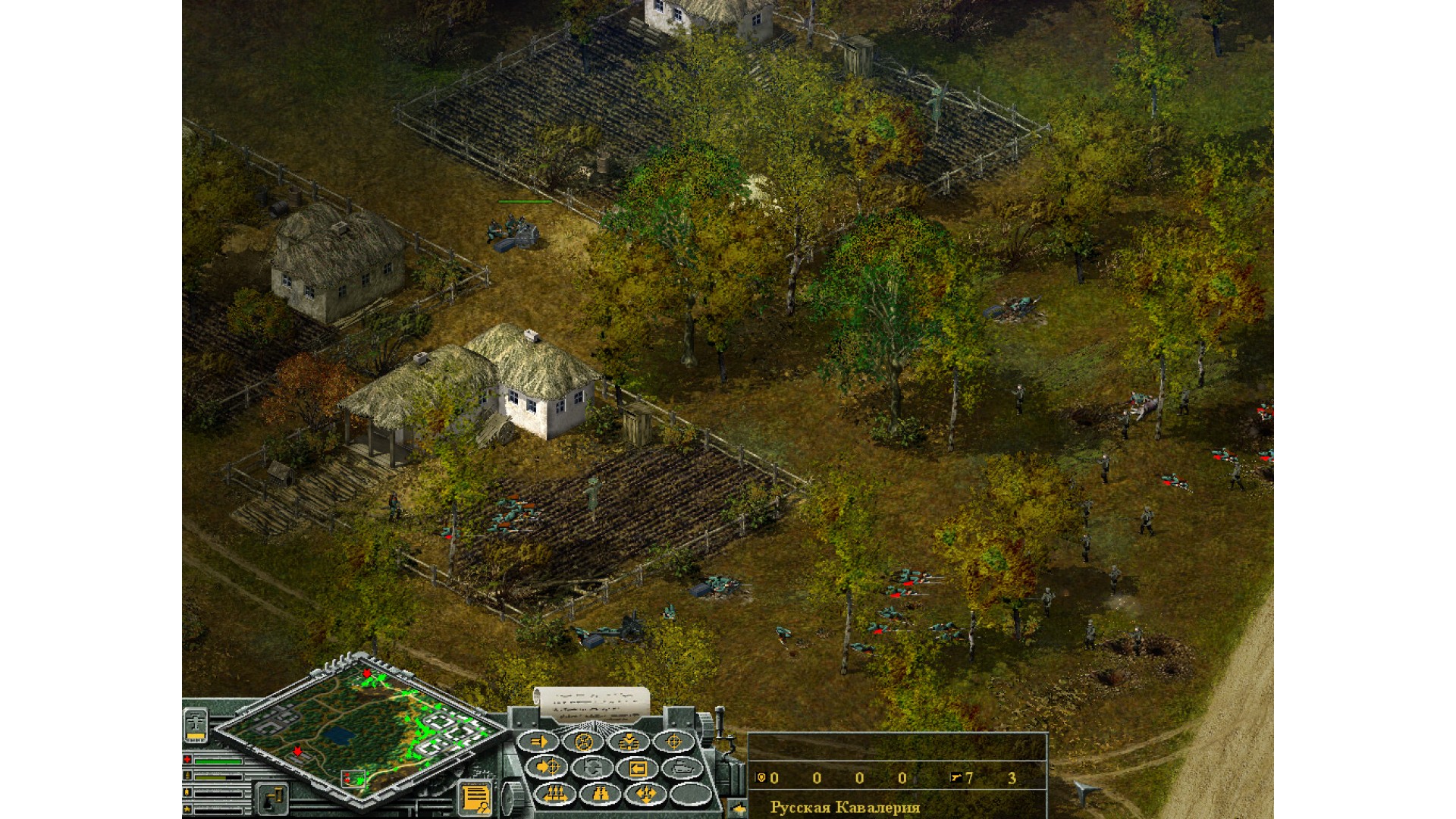This screenshot has width=1456, height=819.
Task: Click the greyed-out rotate arrows button
Action: pos(592,767)
